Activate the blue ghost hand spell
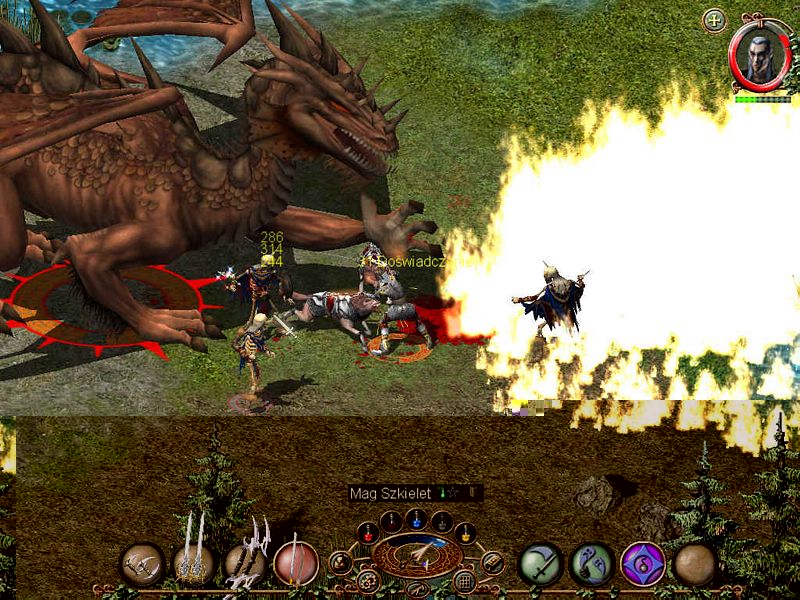 pos(591,564)
